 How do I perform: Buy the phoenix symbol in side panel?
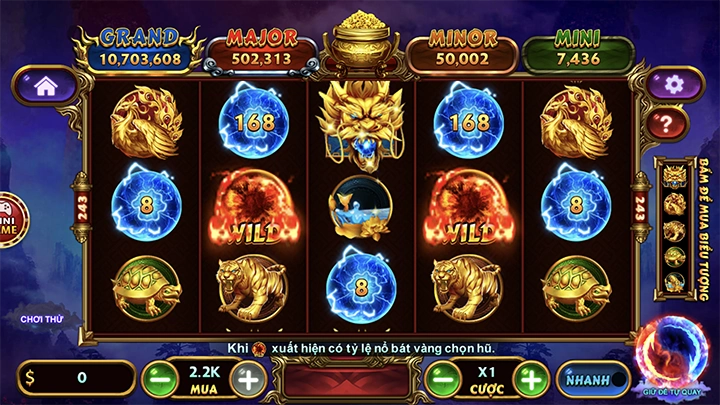(x=674, y=204)
